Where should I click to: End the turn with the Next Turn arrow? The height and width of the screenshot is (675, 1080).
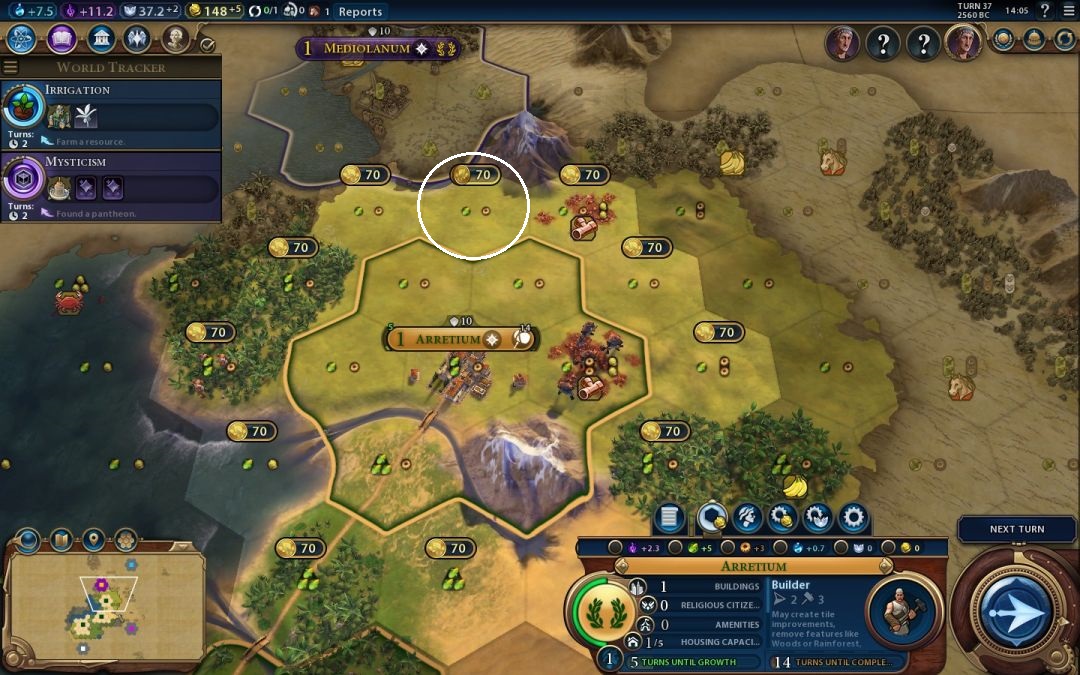1016,609
